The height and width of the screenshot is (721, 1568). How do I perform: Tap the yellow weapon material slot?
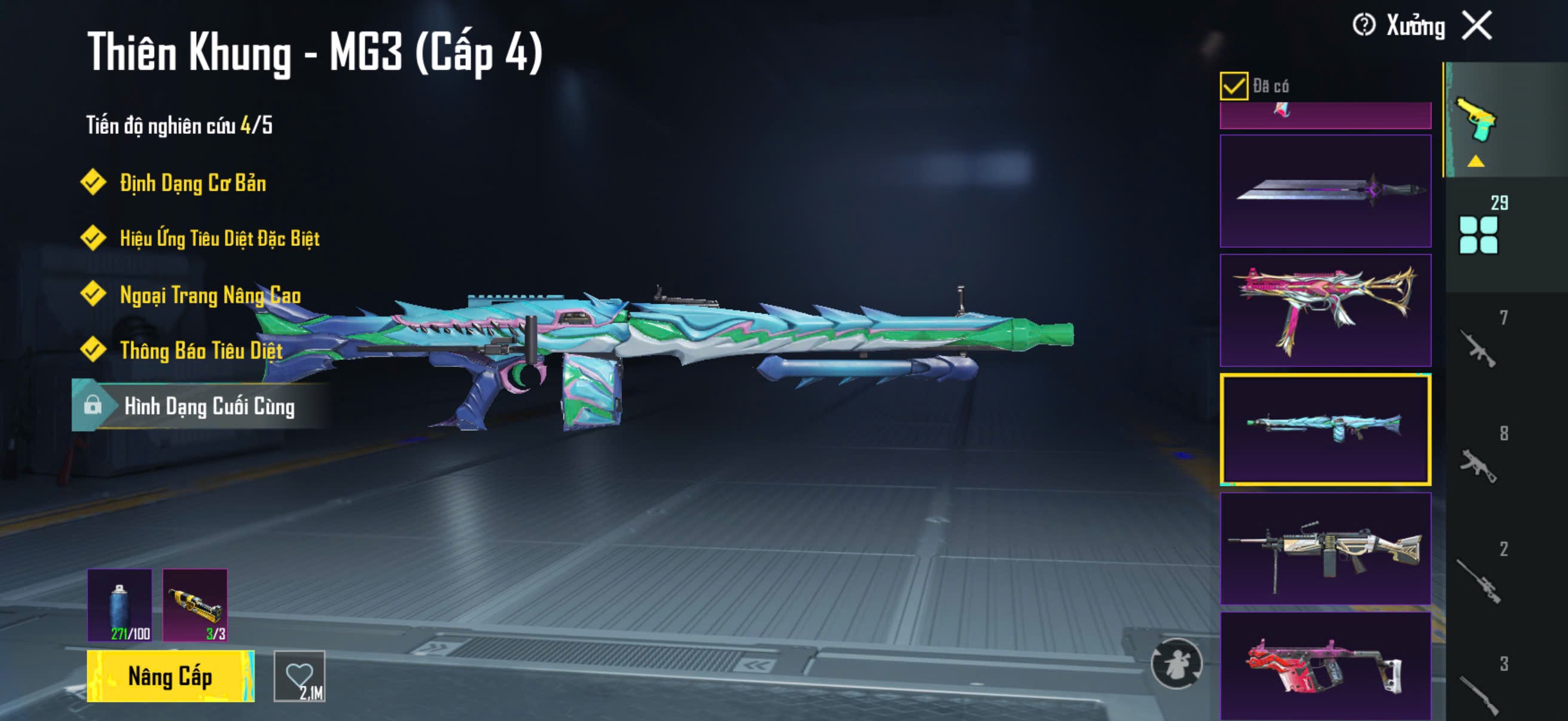195,605
